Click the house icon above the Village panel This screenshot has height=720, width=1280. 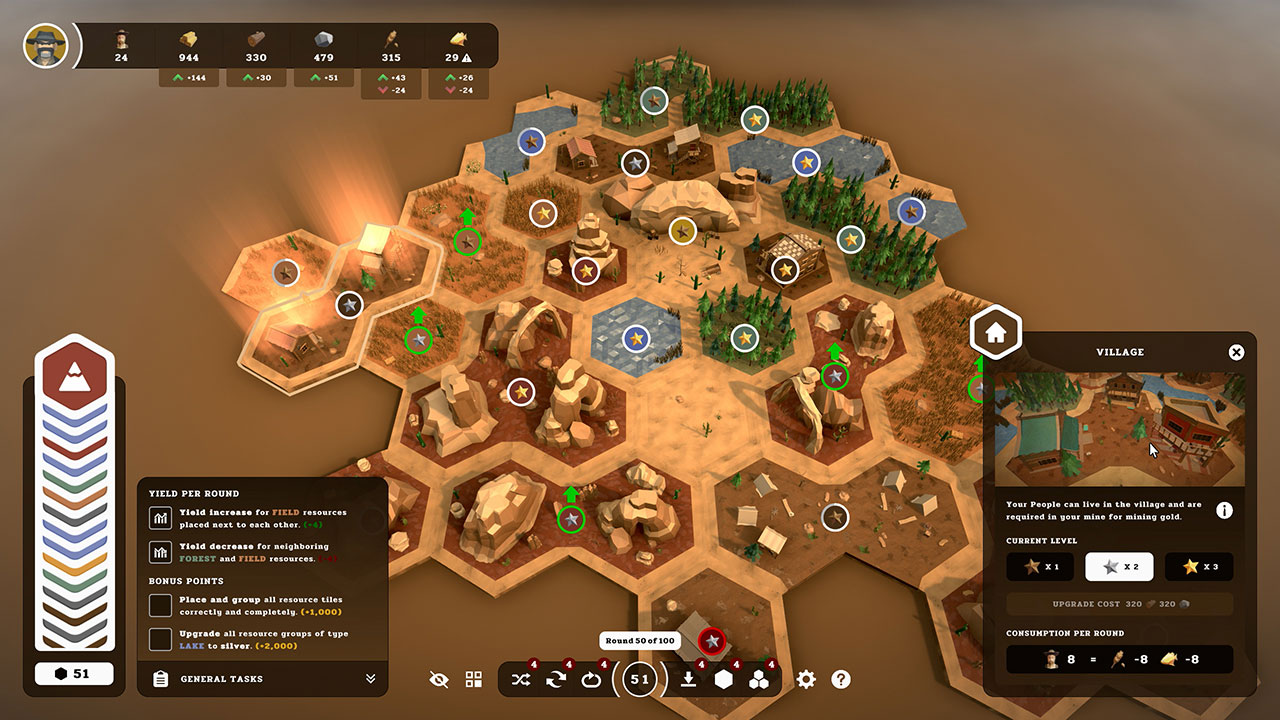pyautogui.click(x=995, y=332)
